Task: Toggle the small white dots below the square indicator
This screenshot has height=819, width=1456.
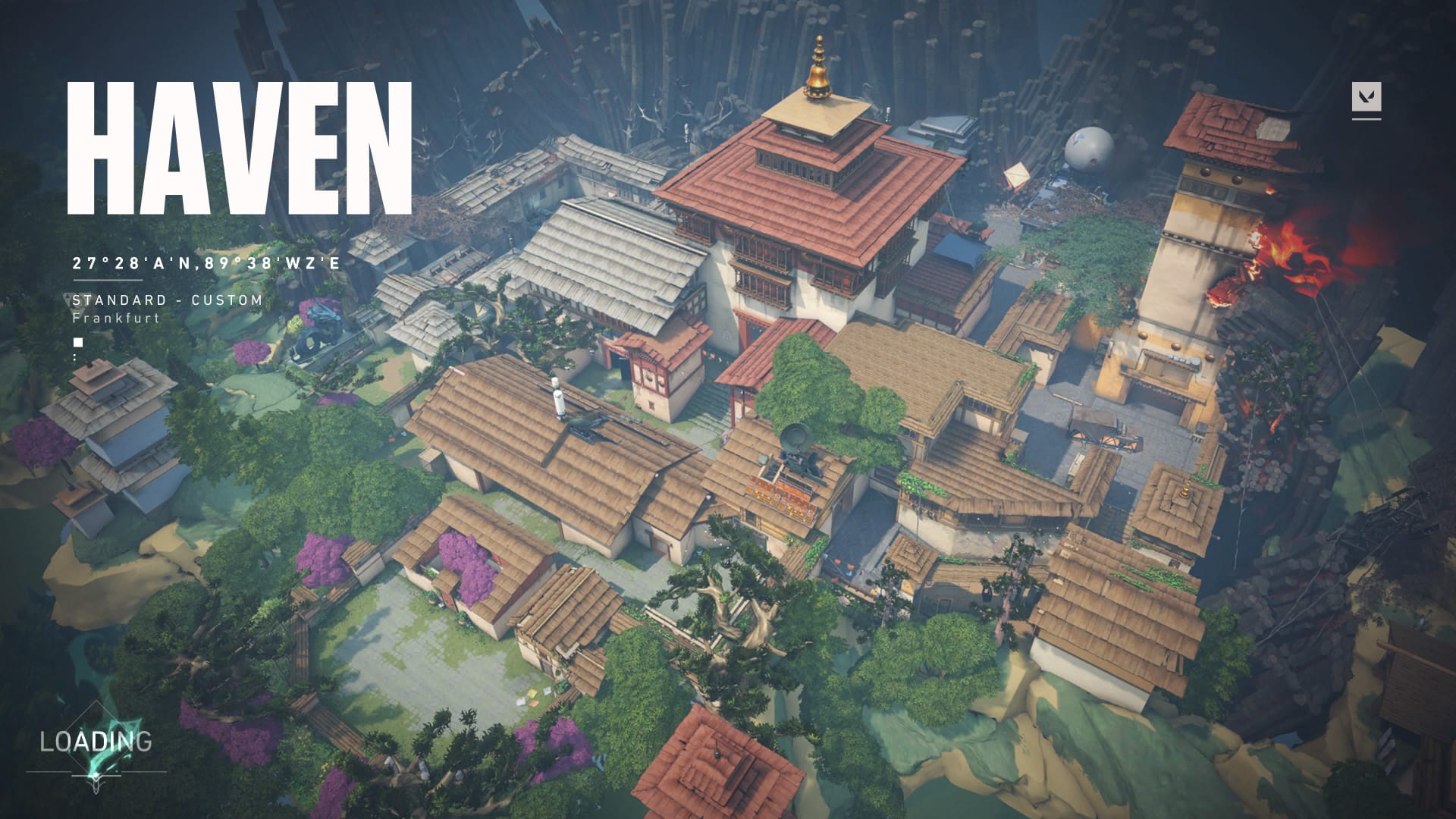Action: [75, 359]
